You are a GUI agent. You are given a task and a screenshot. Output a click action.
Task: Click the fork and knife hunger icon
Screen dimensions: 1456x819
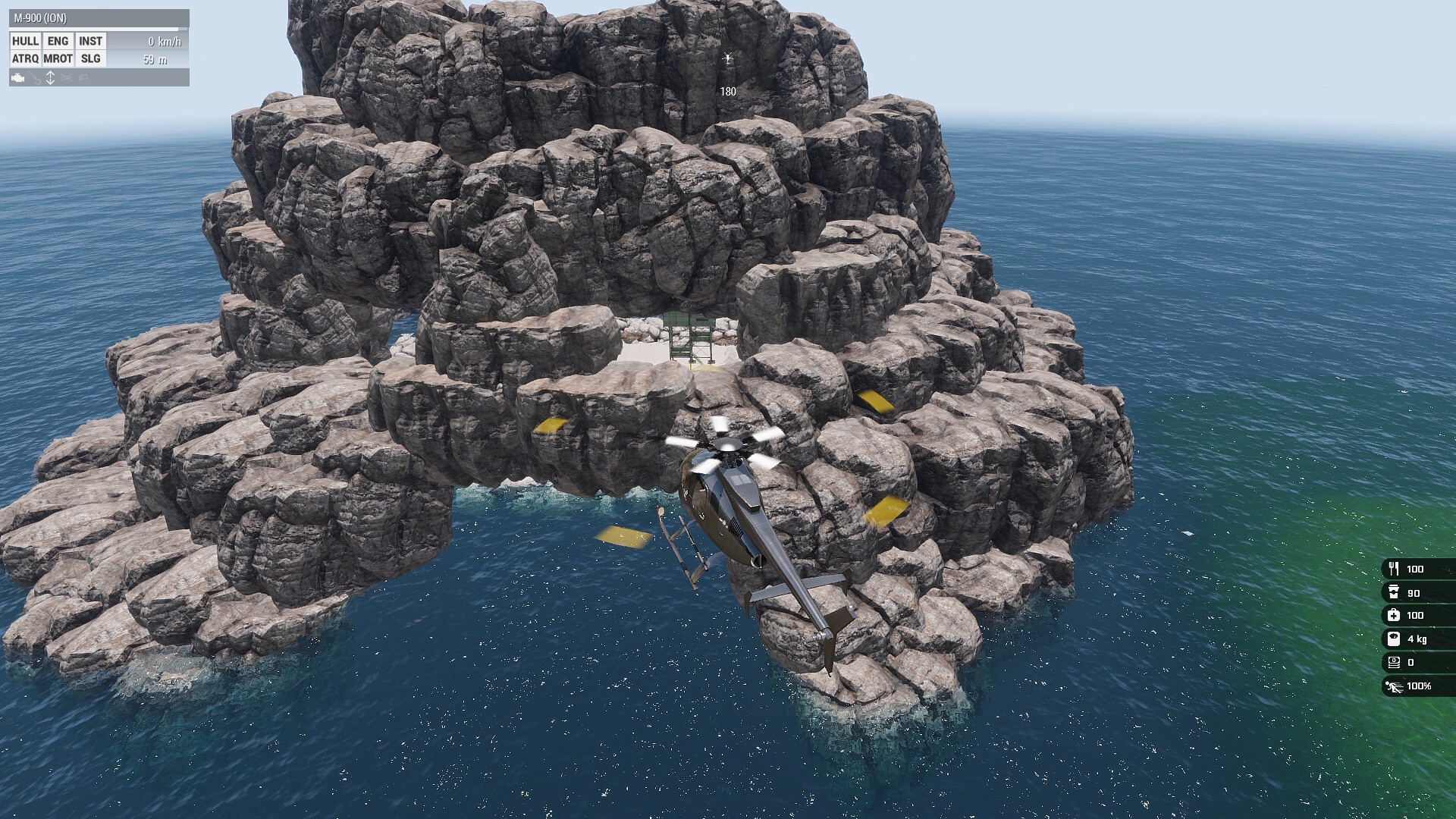[x=1394, y=569]
